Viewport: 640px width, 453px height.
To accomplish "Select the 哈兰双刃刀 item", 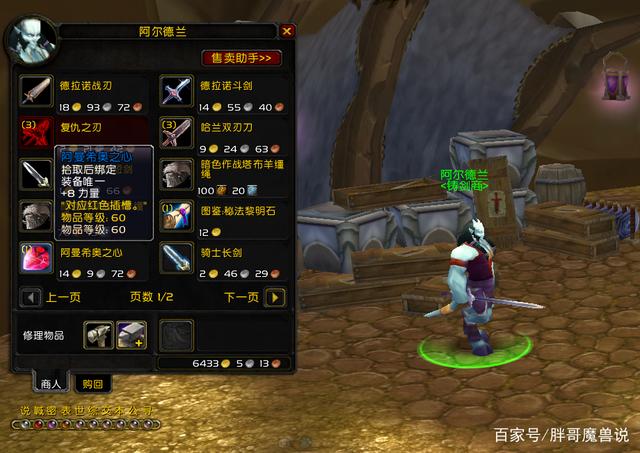I will pyautogui.click(x=176, y=131).
